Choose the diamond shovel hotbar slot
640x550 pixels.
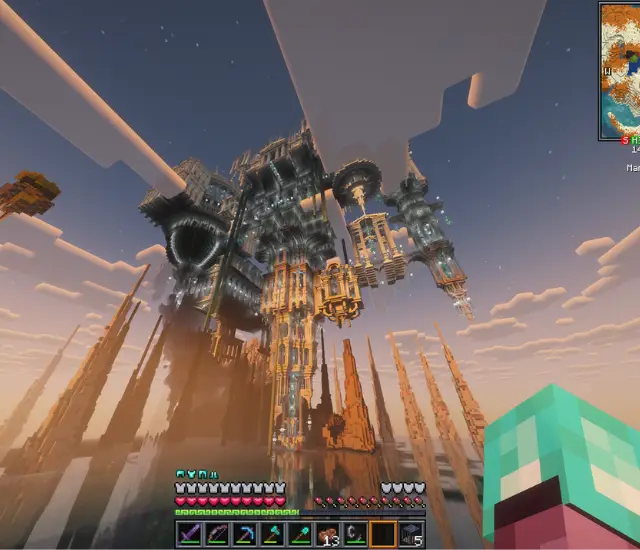(x=300, y=535)
